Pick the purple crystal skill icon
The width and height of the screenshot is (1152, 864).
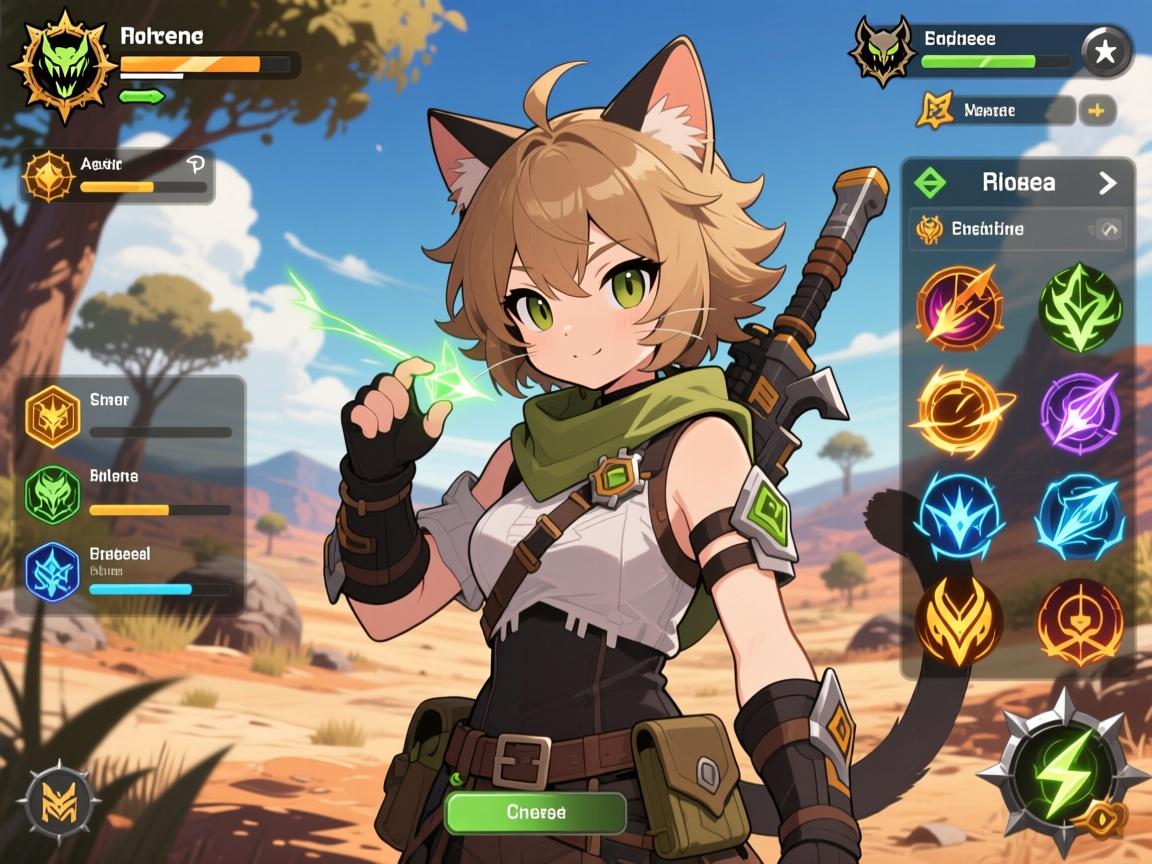[1080, 410]
